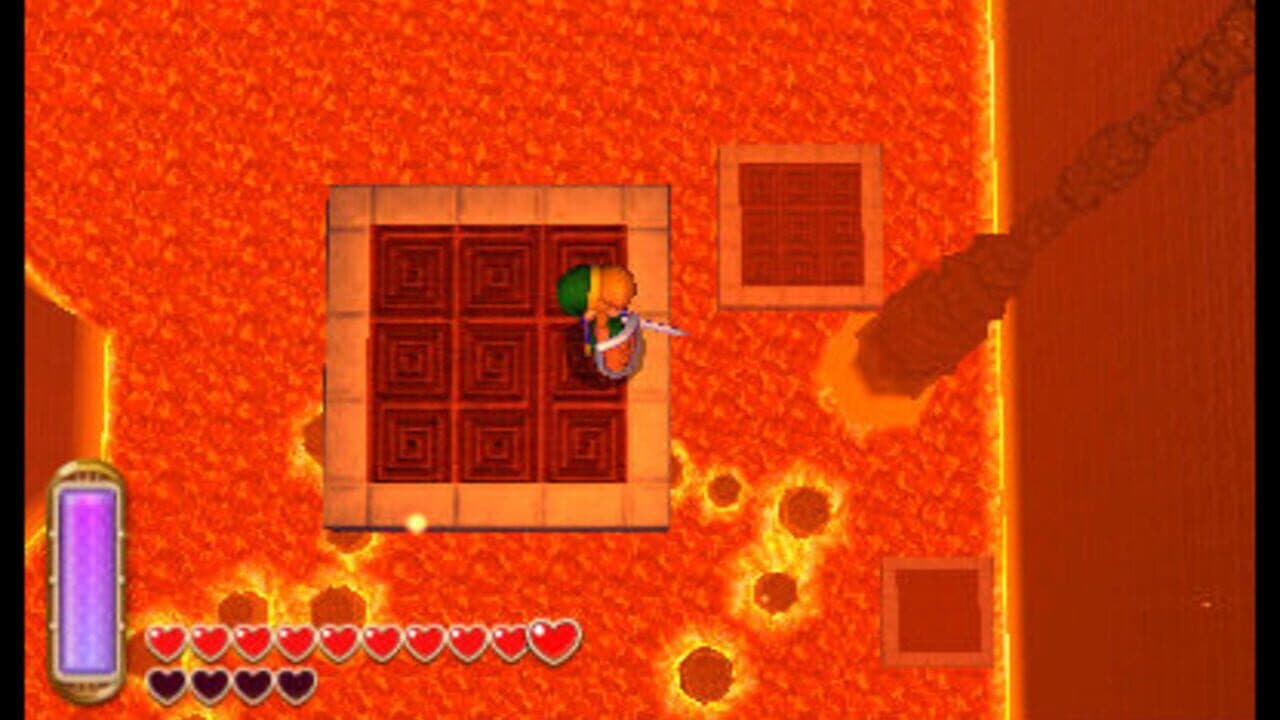This screenshot has width=1280, height=720.
Task: Click the first empty heart container
Action: coord(167,685)
